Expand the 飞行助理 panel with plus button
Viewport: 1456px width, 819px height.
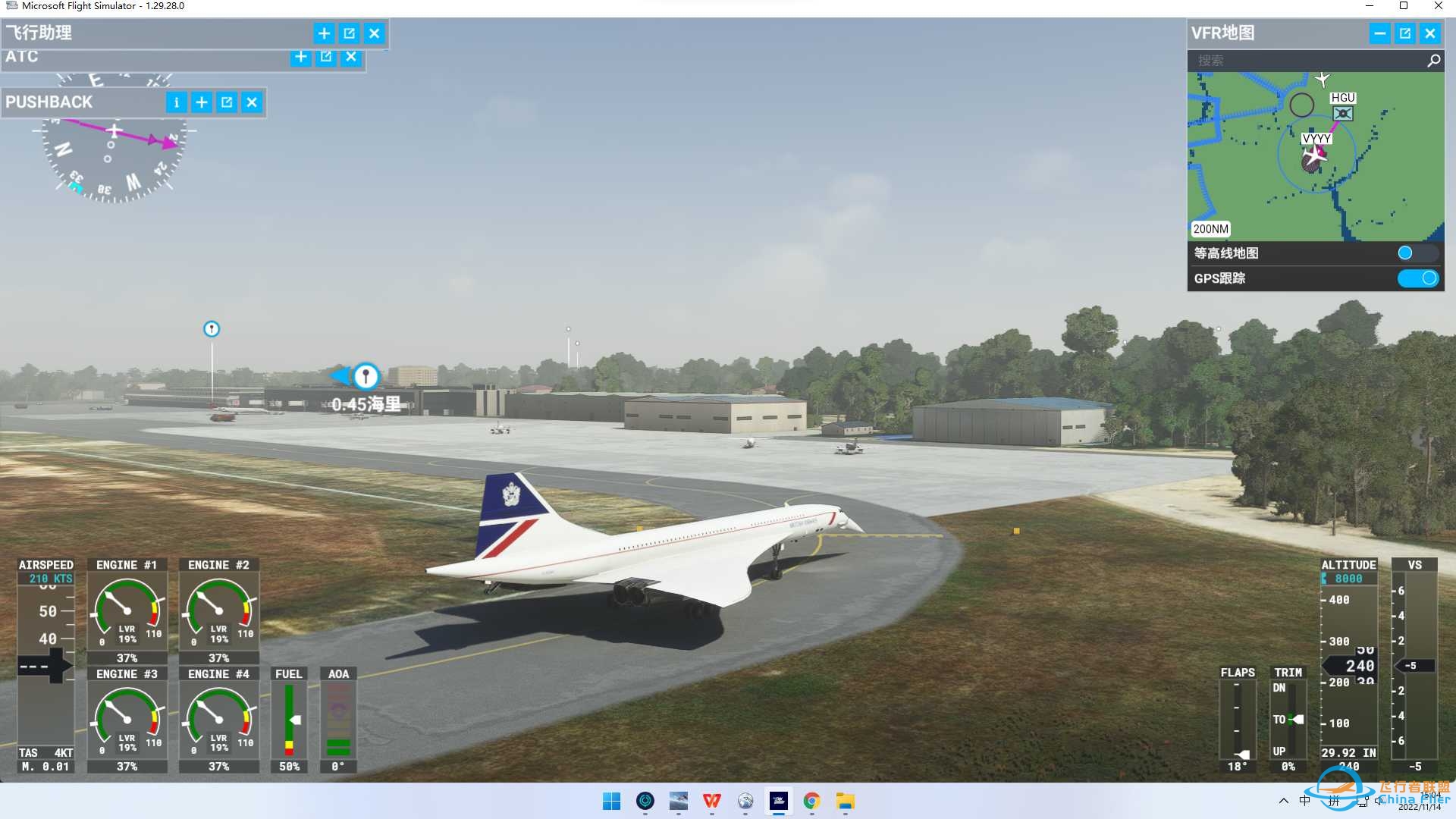324,33
